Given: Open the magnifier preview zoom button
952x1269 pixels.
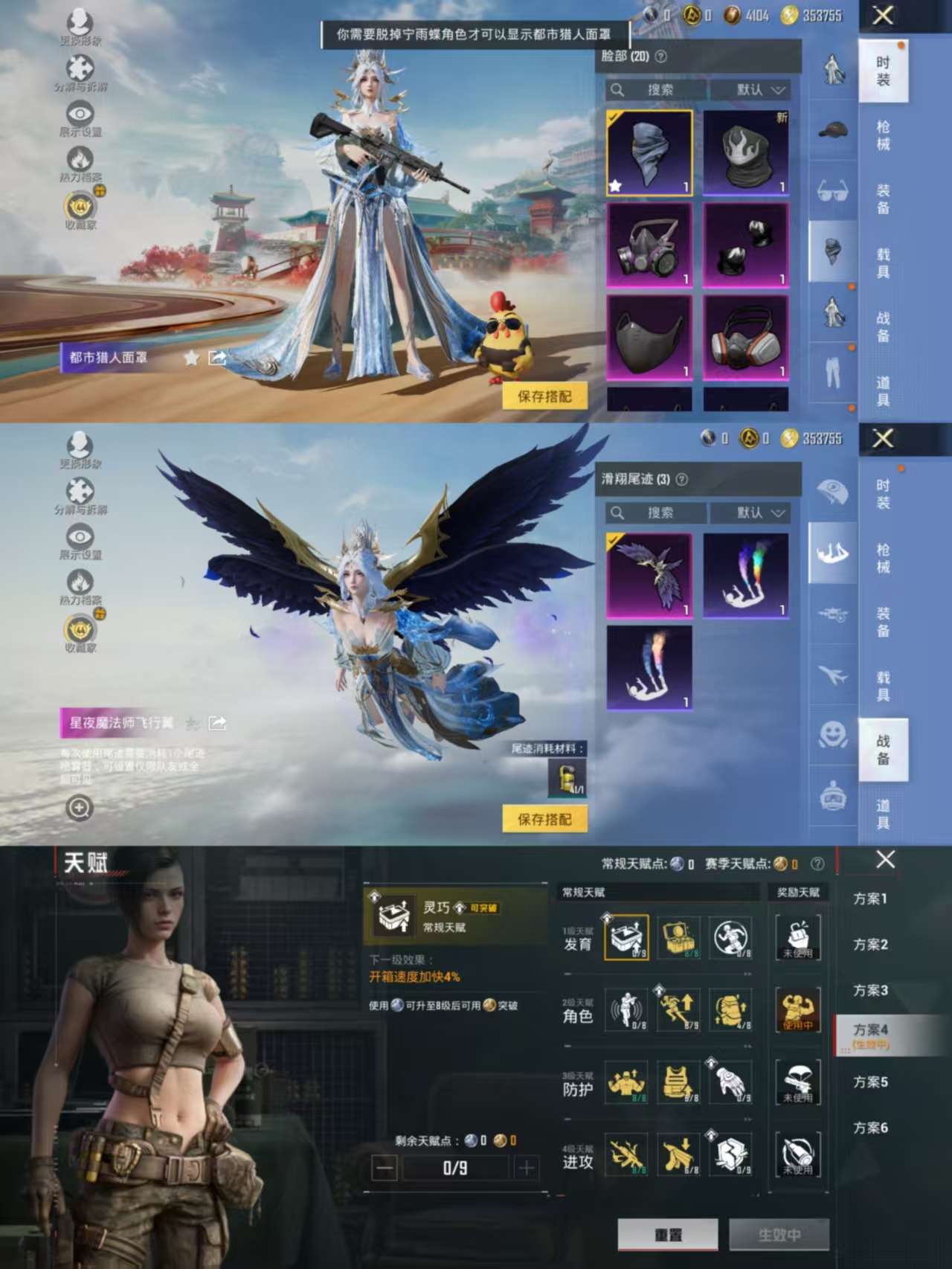Looking at the screenshot, I should pos(80,807).
